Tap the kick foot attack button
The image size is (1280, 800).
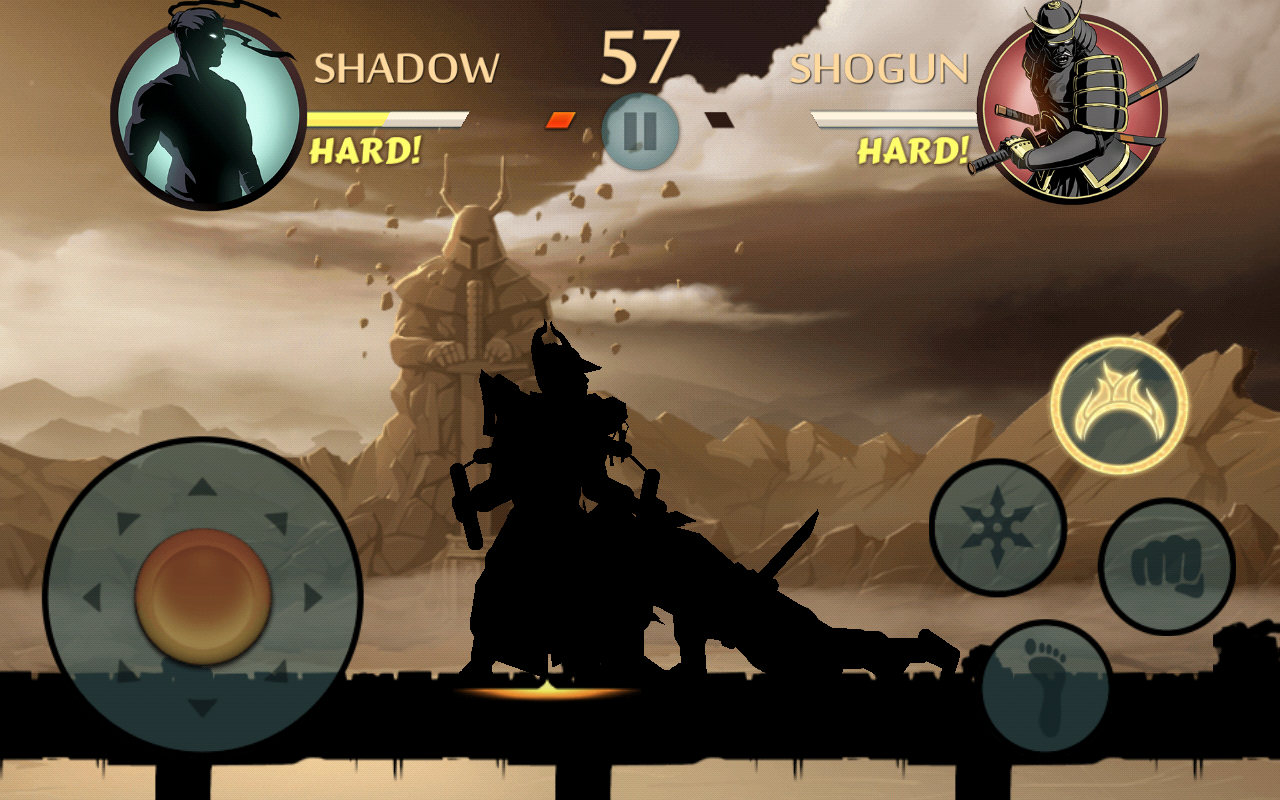(x=1046, y=687)
